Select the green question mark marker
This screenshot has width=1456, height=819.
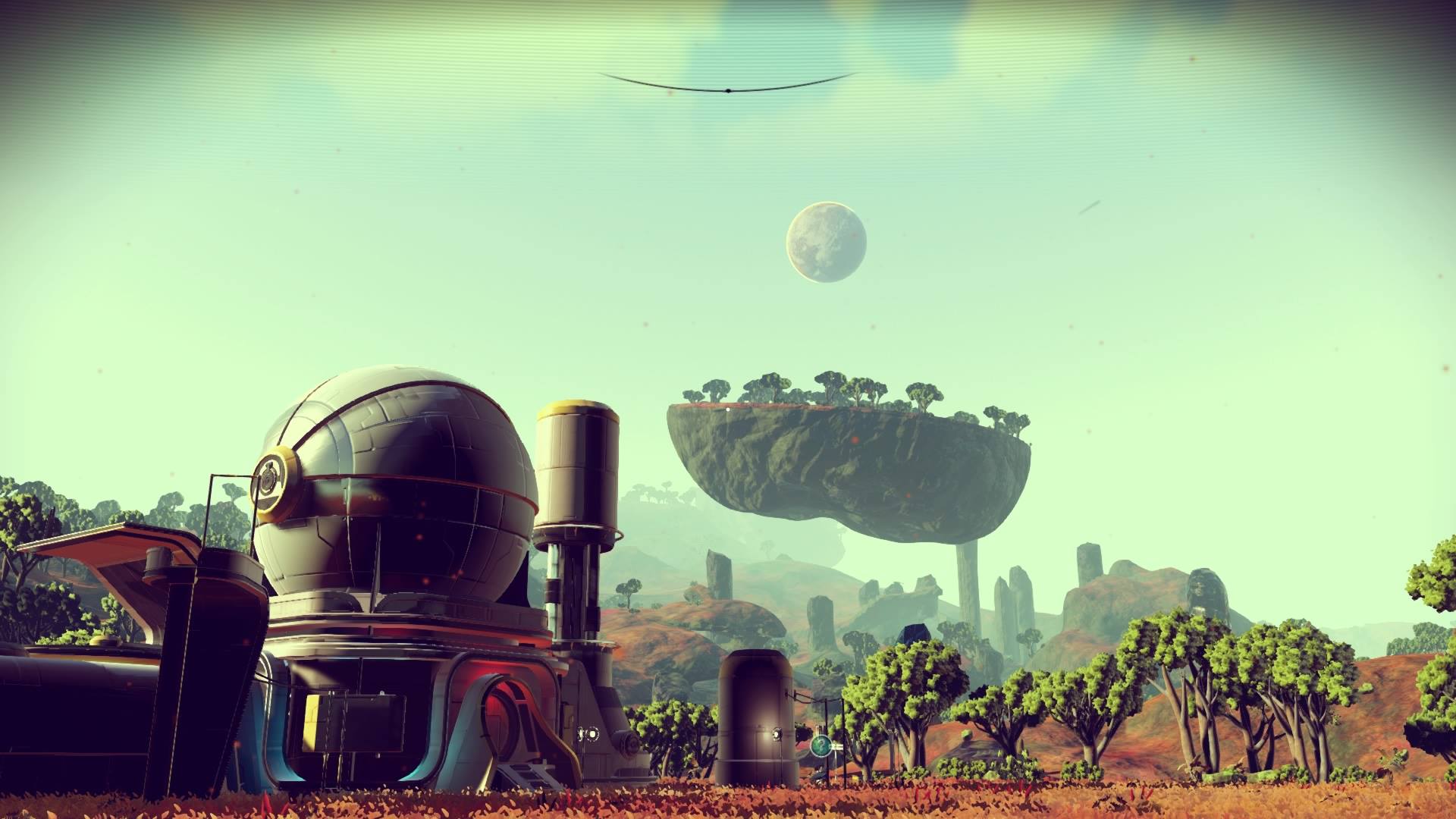point(820,747)
